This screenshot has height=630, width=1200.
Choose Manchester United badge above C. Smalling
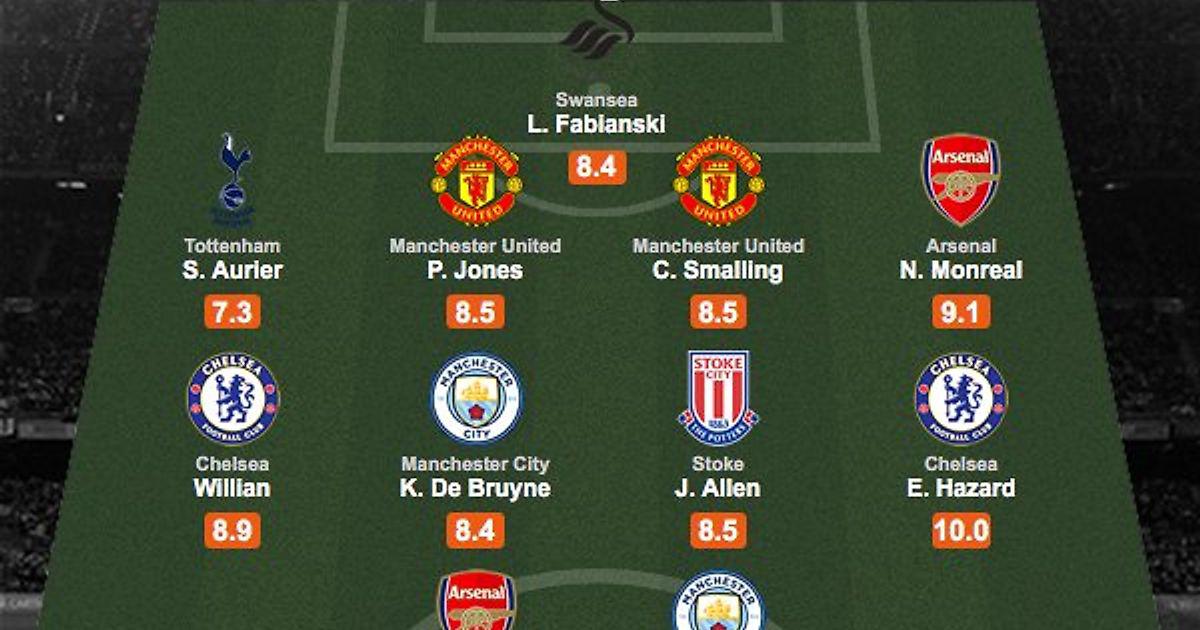click(x=718, y=180)
